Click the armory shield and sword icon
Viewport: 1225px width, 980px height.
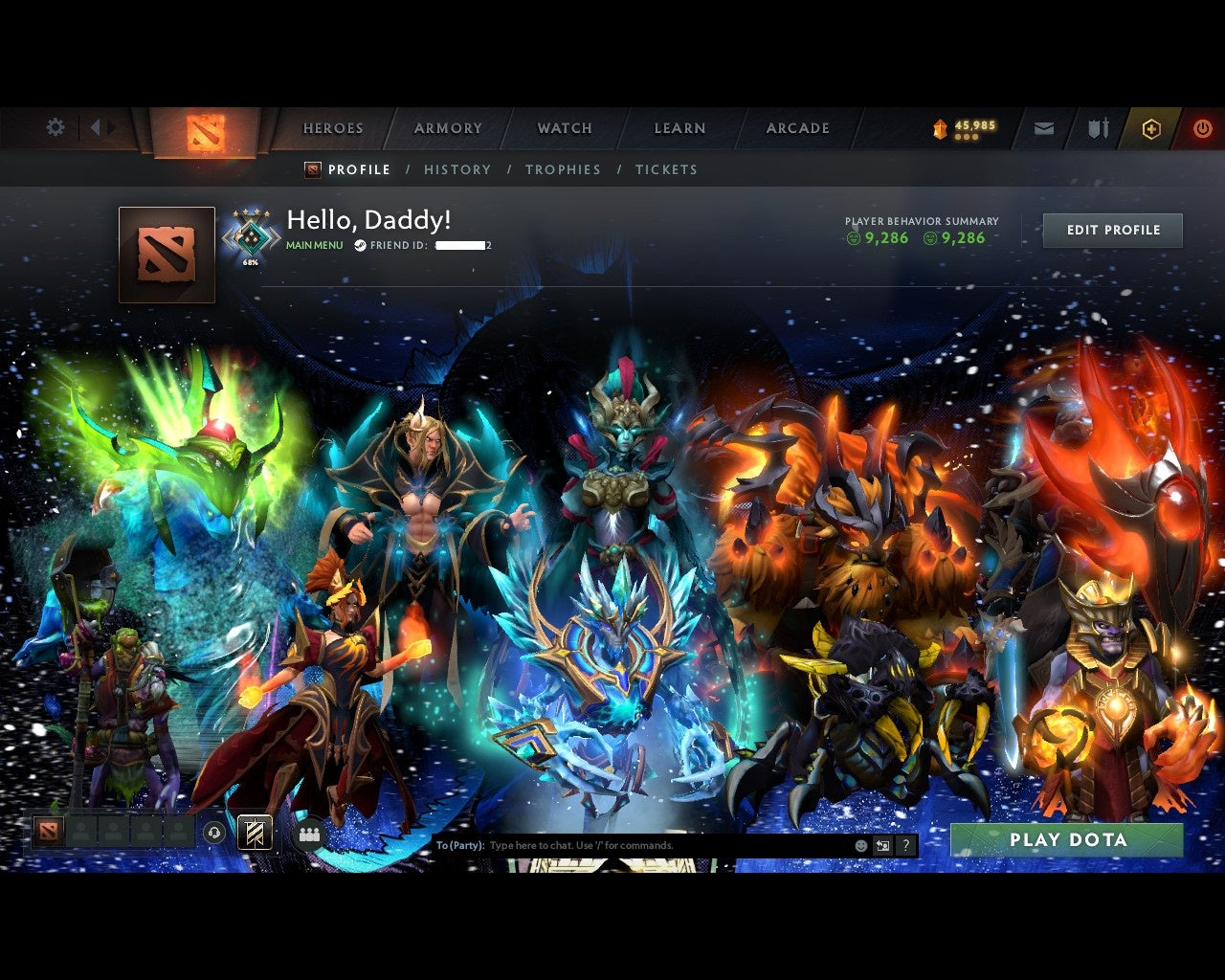point(1099,128)
